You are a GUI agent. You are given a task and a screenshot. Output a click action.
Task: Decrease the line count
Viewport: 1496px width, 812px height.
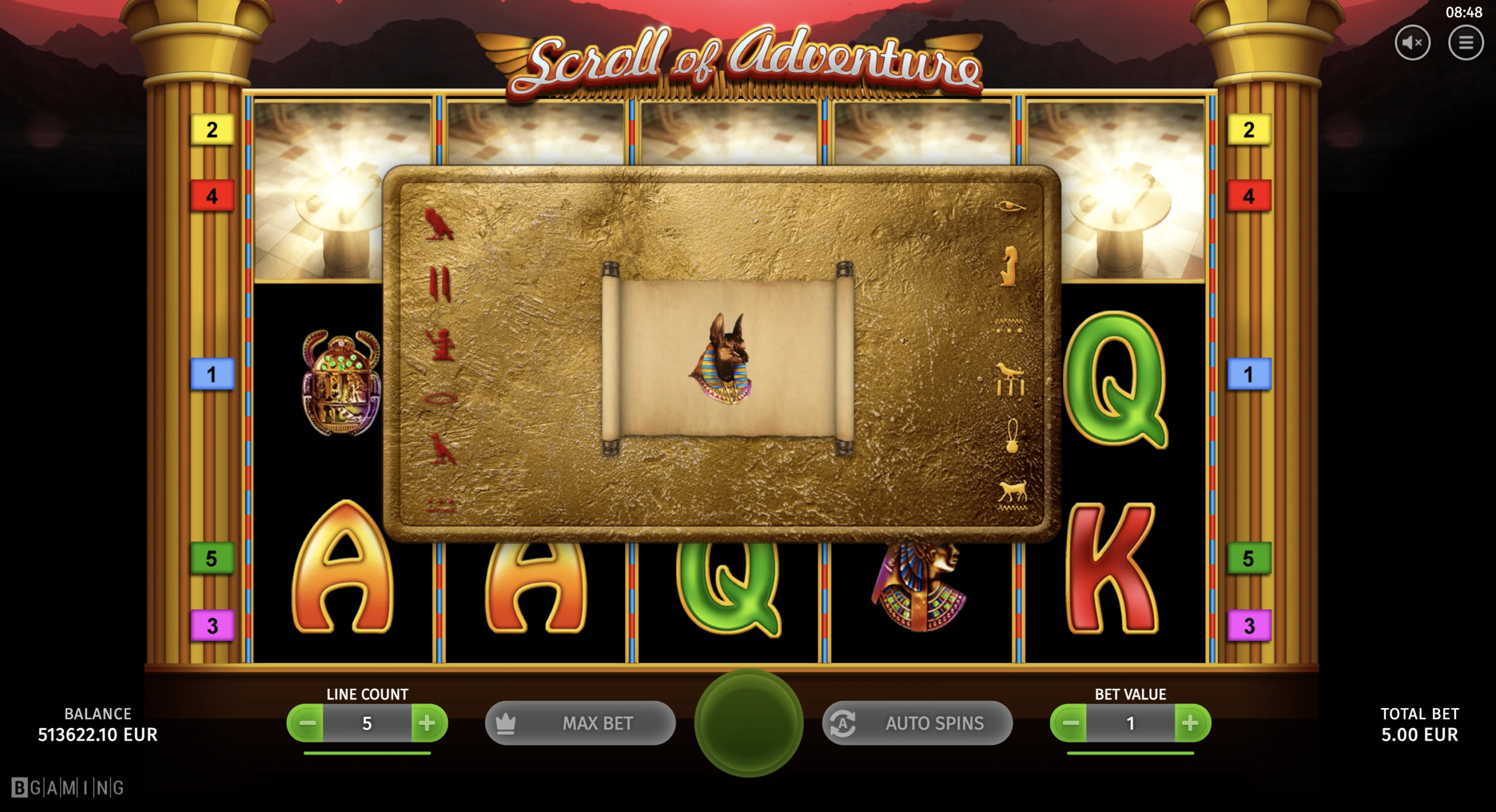pos(306,723)
